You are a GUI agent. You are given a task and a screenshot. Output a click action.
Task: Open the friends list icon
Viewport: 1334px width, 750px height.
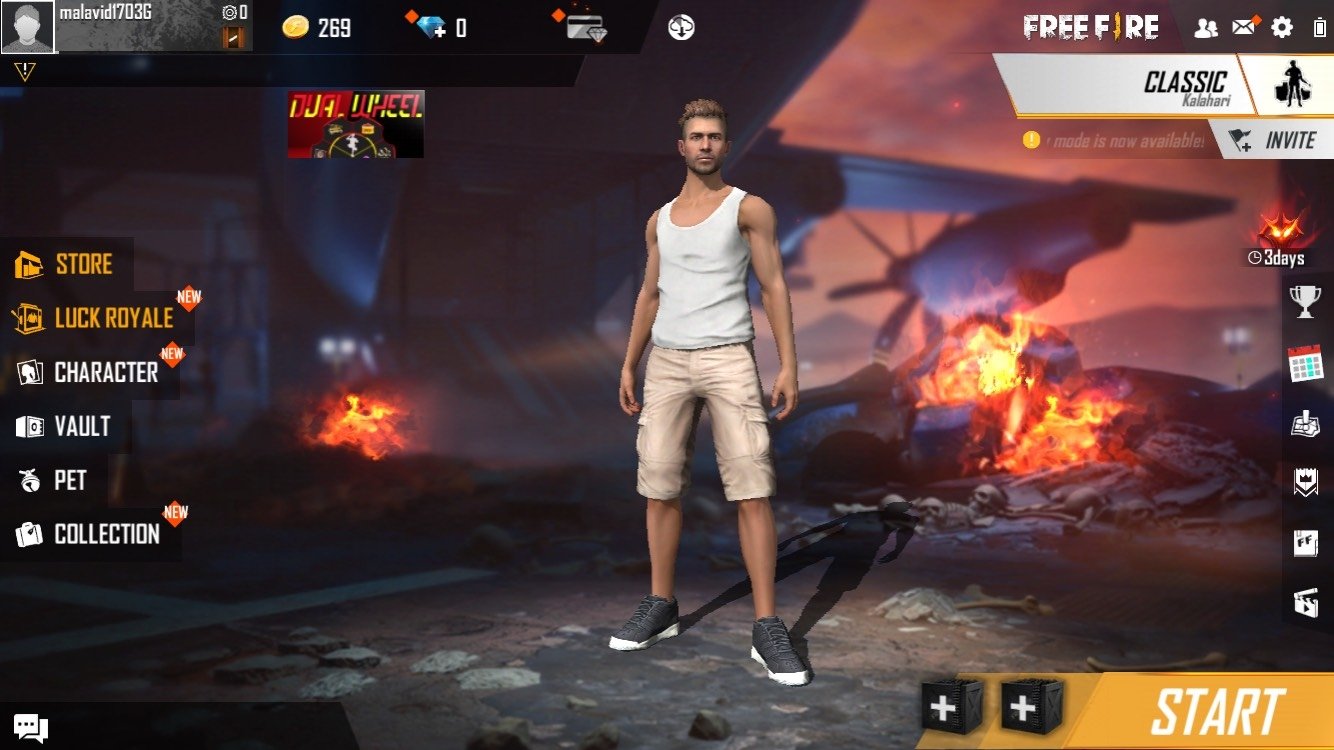pyautogui.click(x=1206, y=27)
